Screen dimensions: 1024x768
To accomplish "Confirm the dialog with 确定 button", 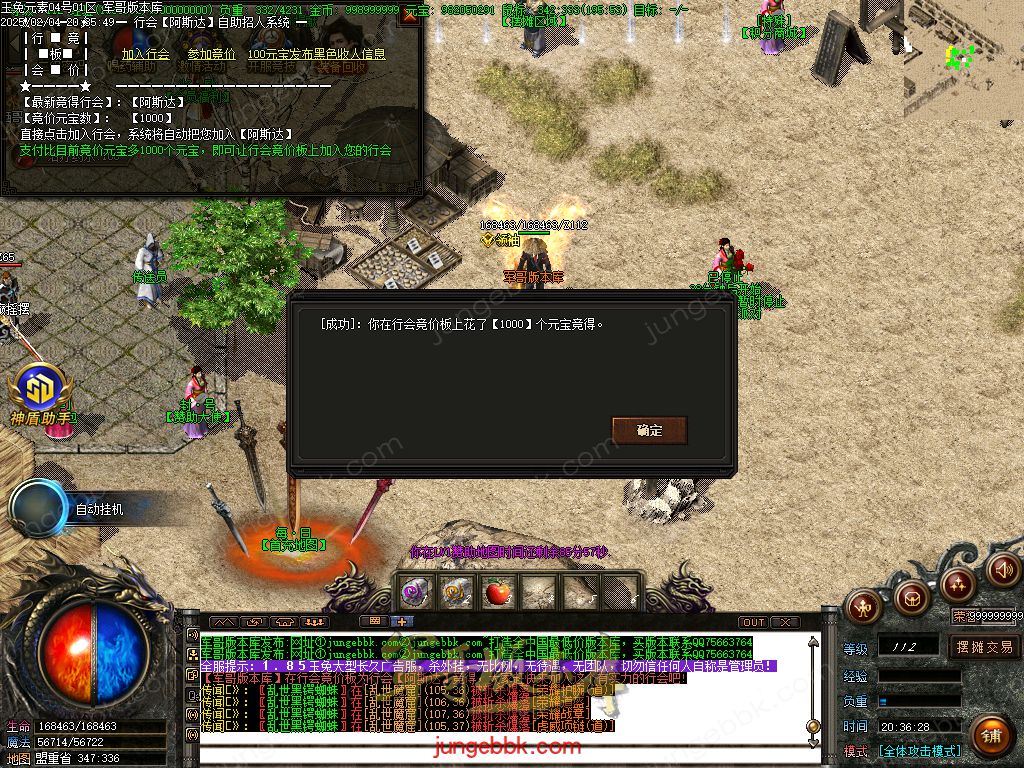I will (x=649, y=430).
